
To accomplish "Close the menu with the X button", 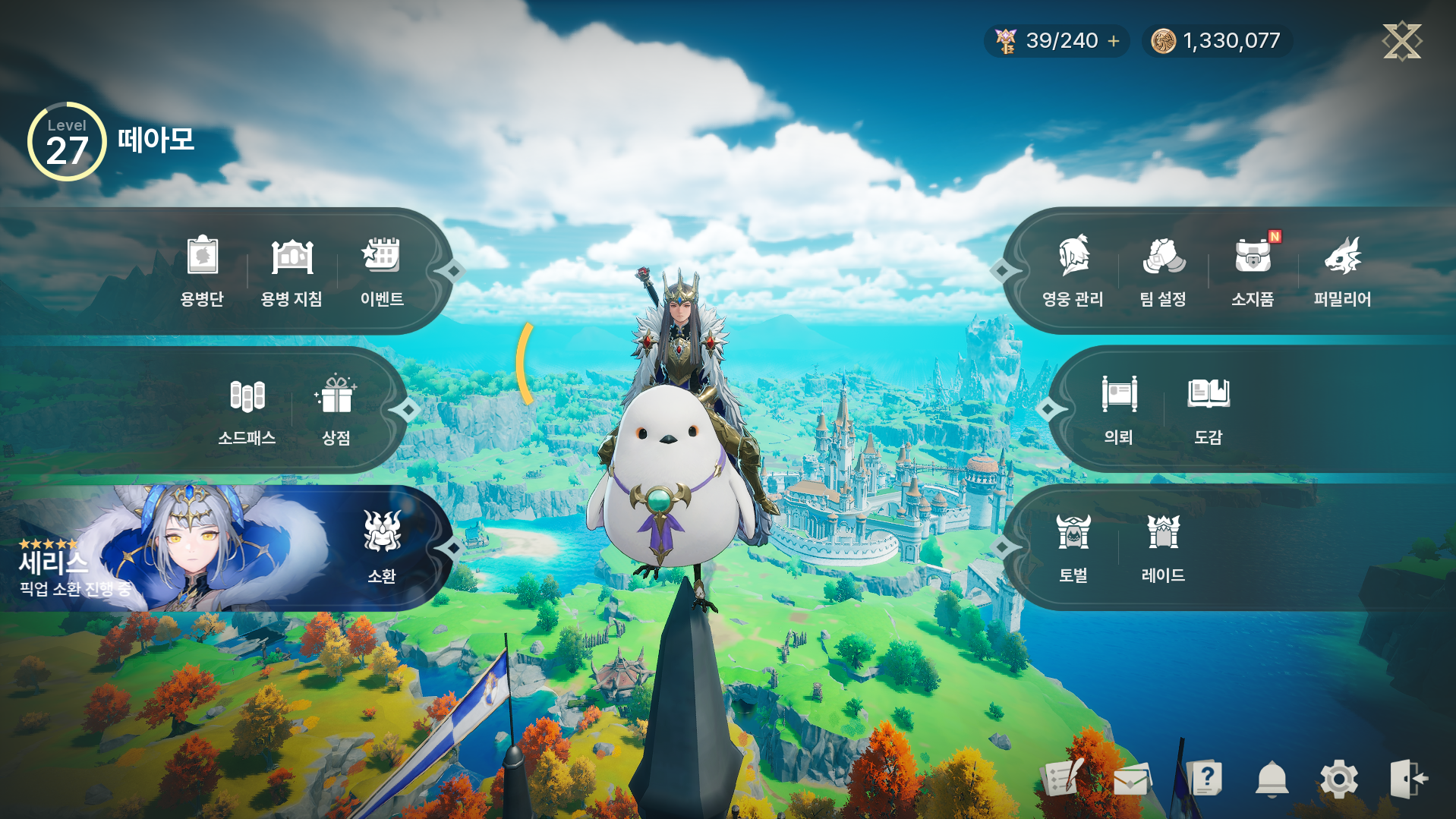I will 1401,40.
